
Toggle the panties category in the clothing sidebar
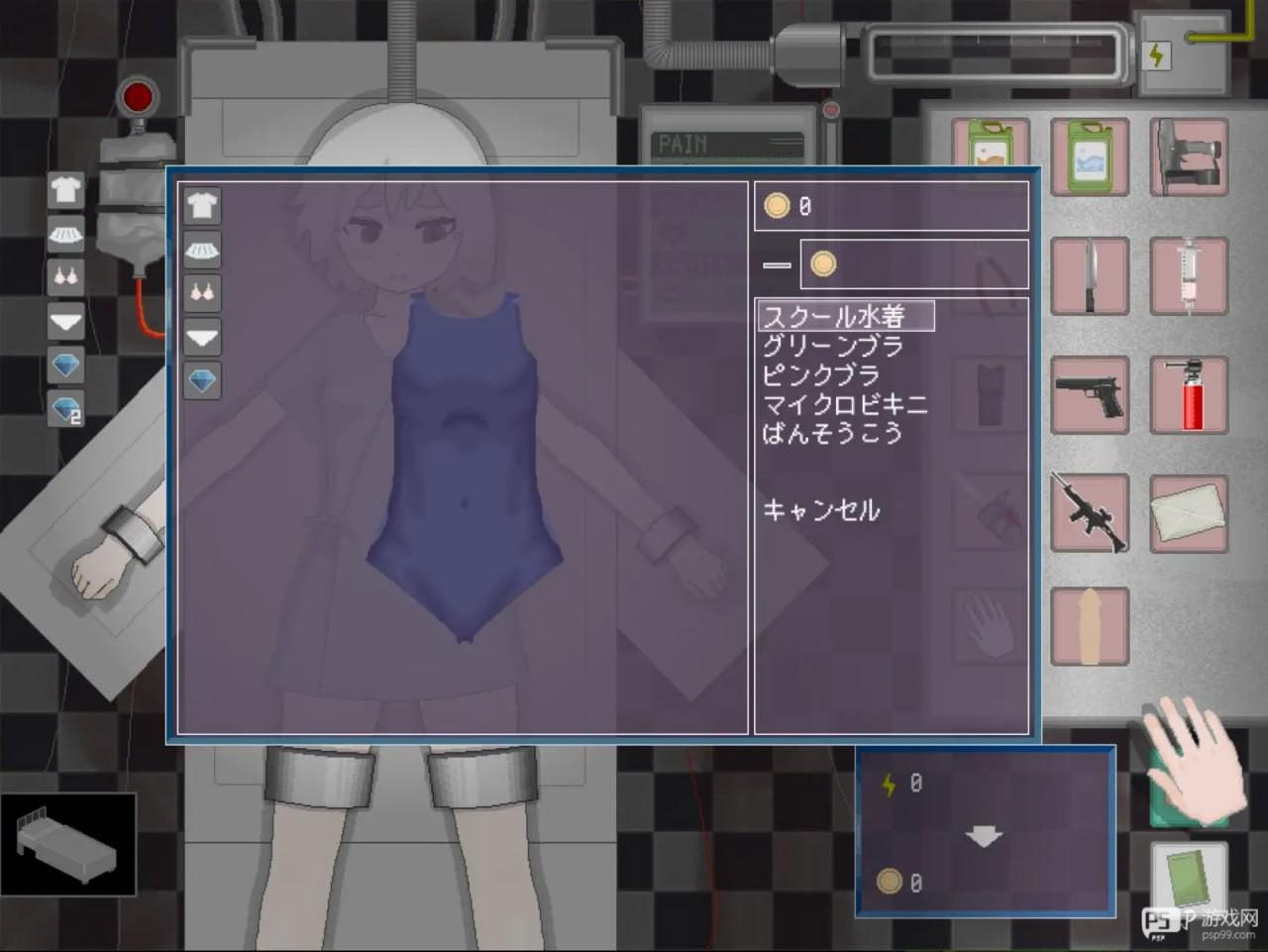pos(64,322)
